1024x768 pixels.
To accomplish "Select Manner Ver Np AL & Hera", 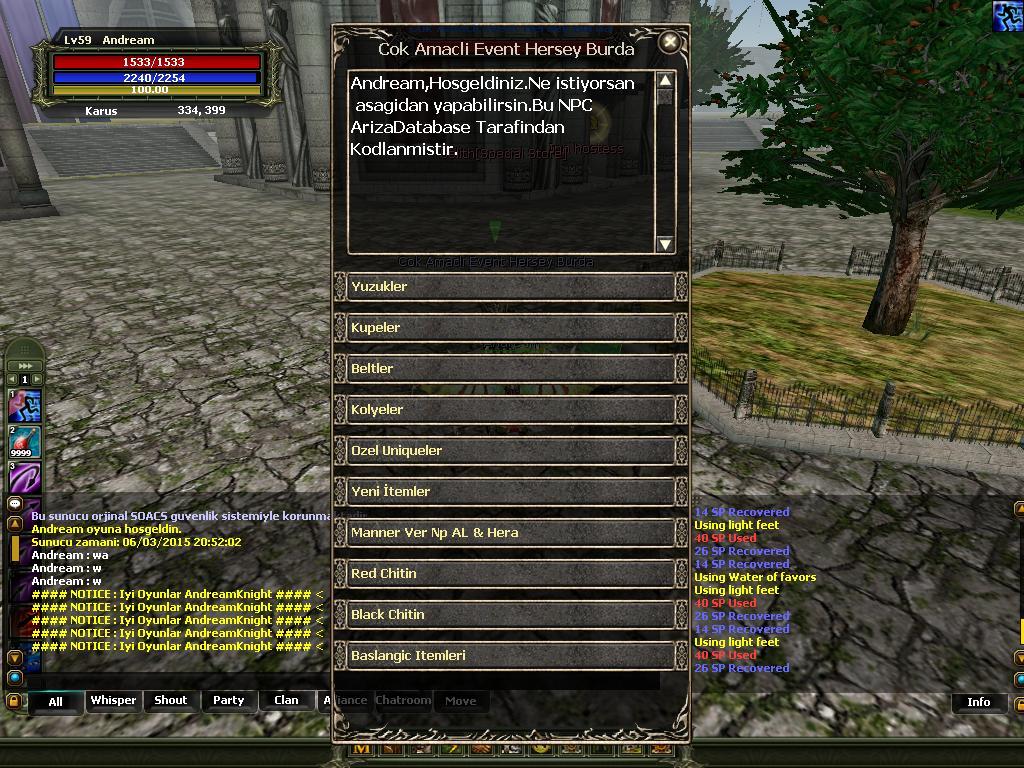I will [x=511, y=533].
